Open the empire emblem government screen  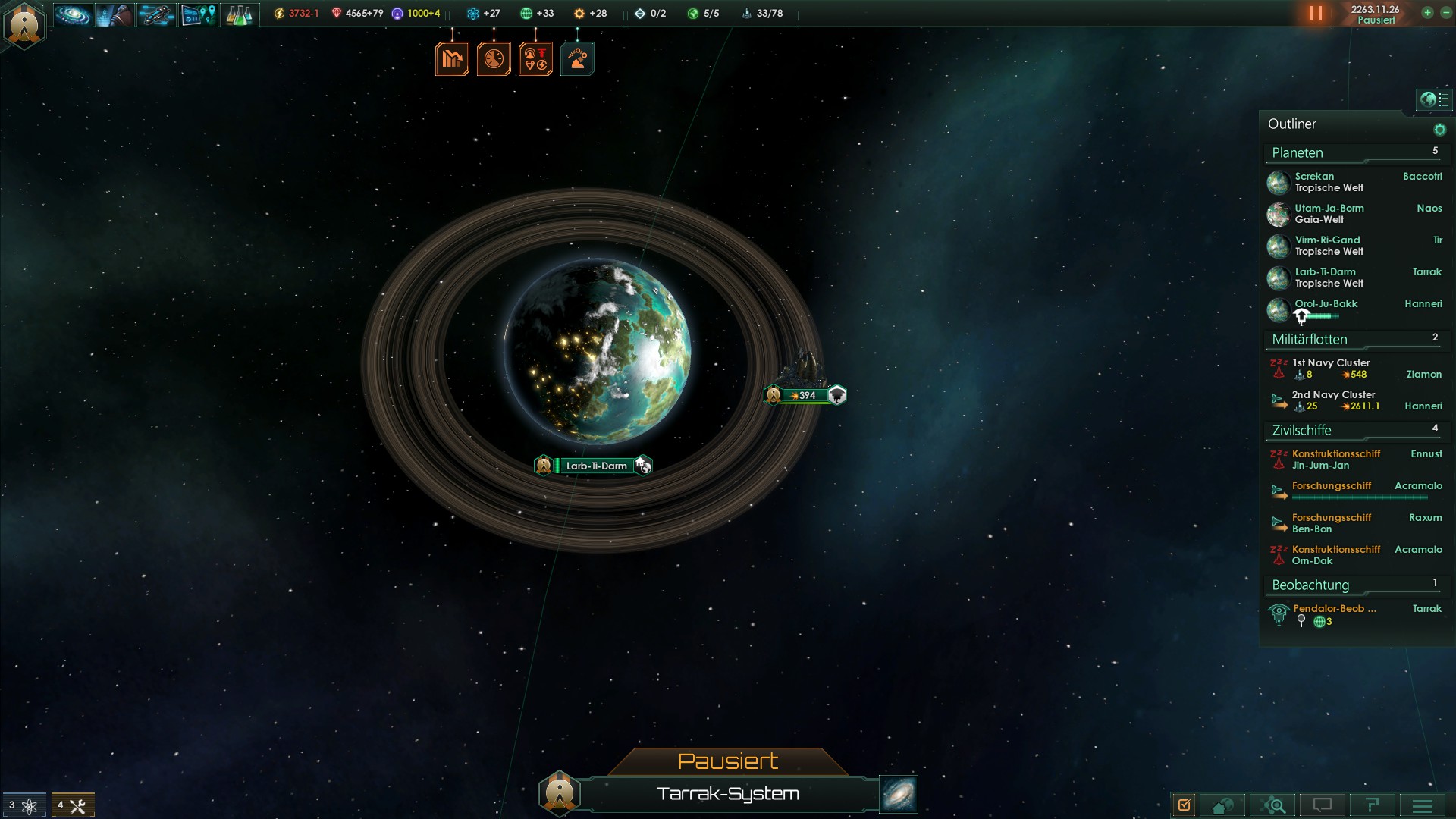click(24, 24)
